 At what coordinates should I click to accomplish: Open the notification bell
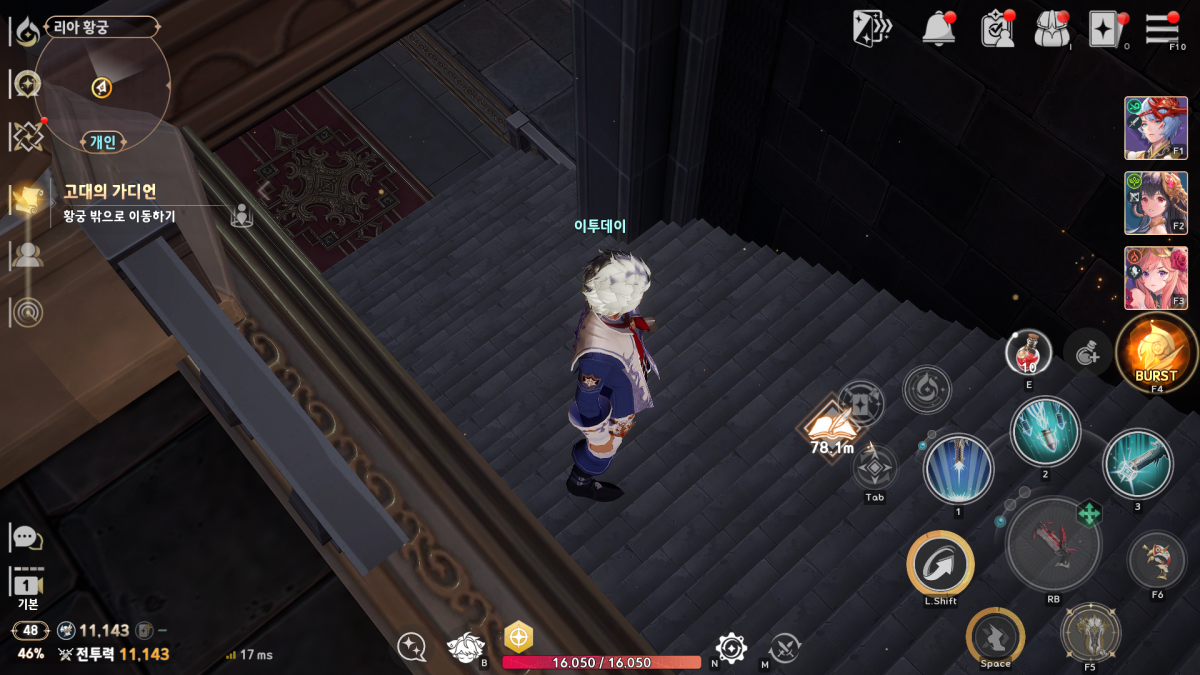[x=938, y=28]
